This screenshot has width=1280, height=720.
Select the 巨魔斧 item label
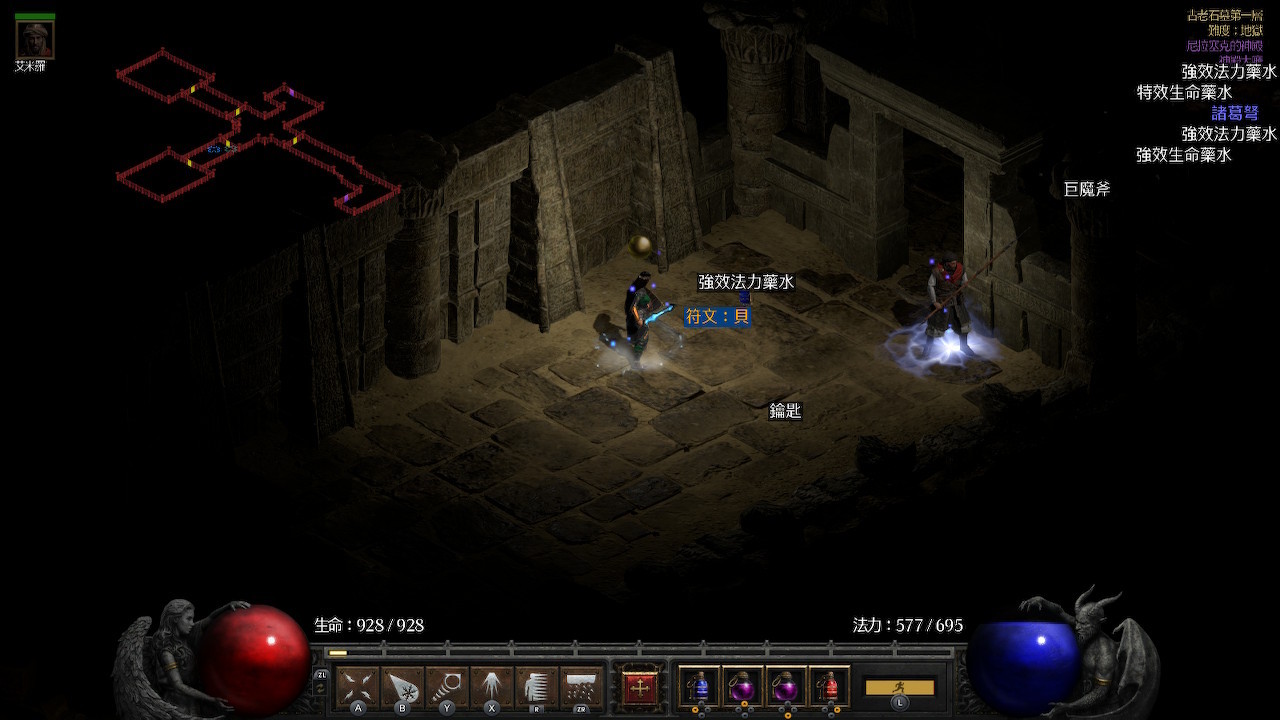coord(1086,189)
